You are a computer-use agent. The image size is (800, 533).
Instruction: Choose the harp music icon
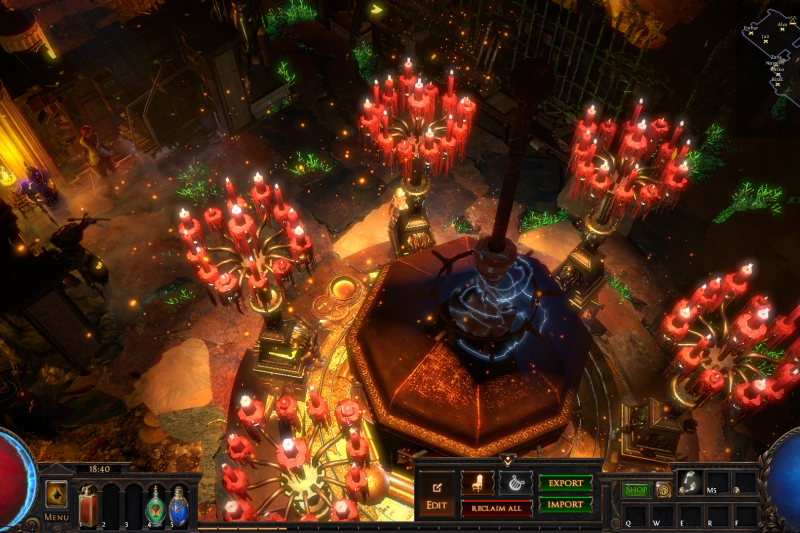click(515, 483)
